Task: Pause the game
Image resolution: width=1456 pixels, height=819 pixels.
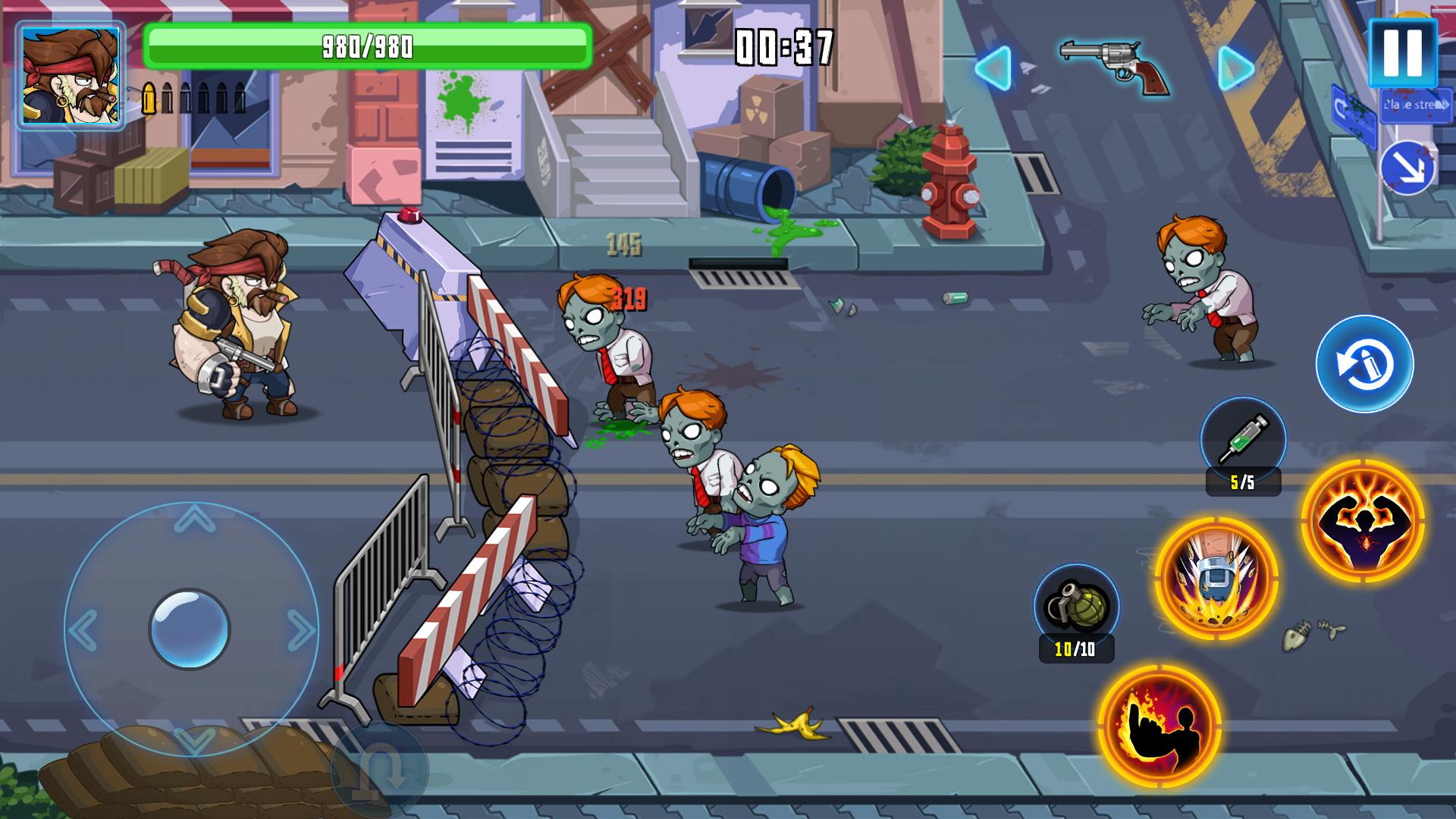Action: pos(1402,53)
